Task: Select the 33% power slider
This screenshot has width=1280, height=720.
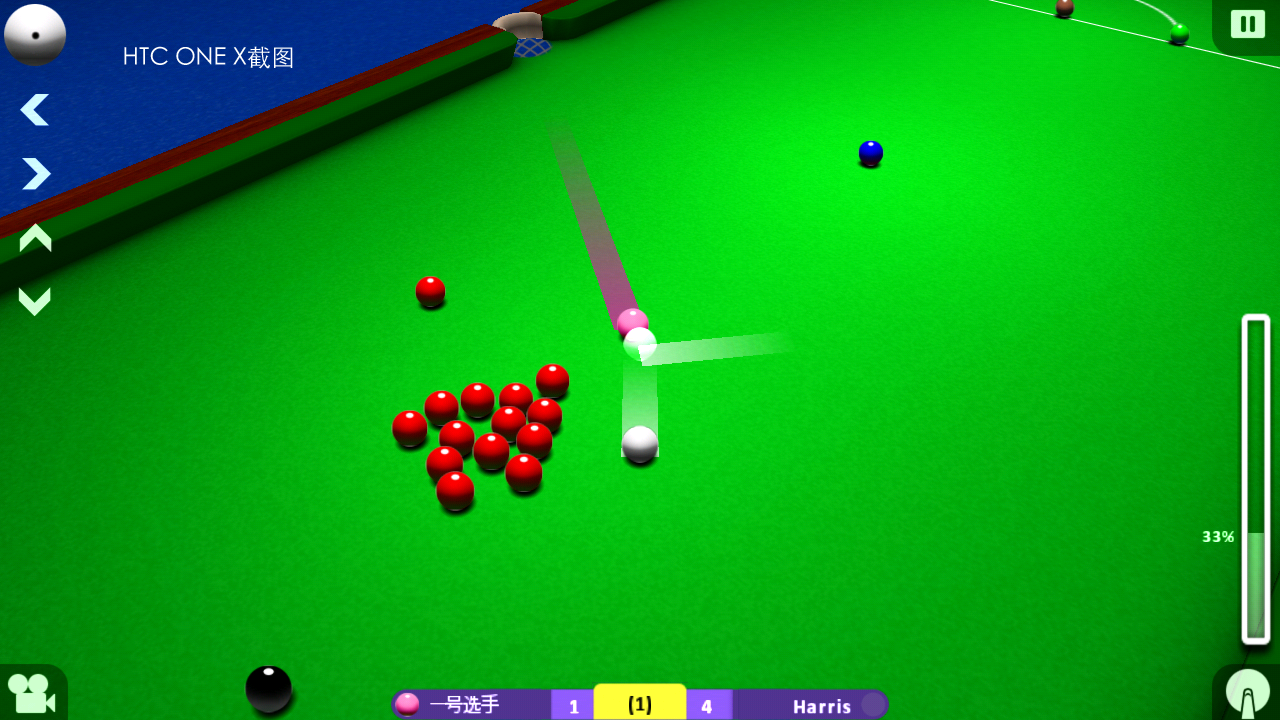Action: point(1254,537)
